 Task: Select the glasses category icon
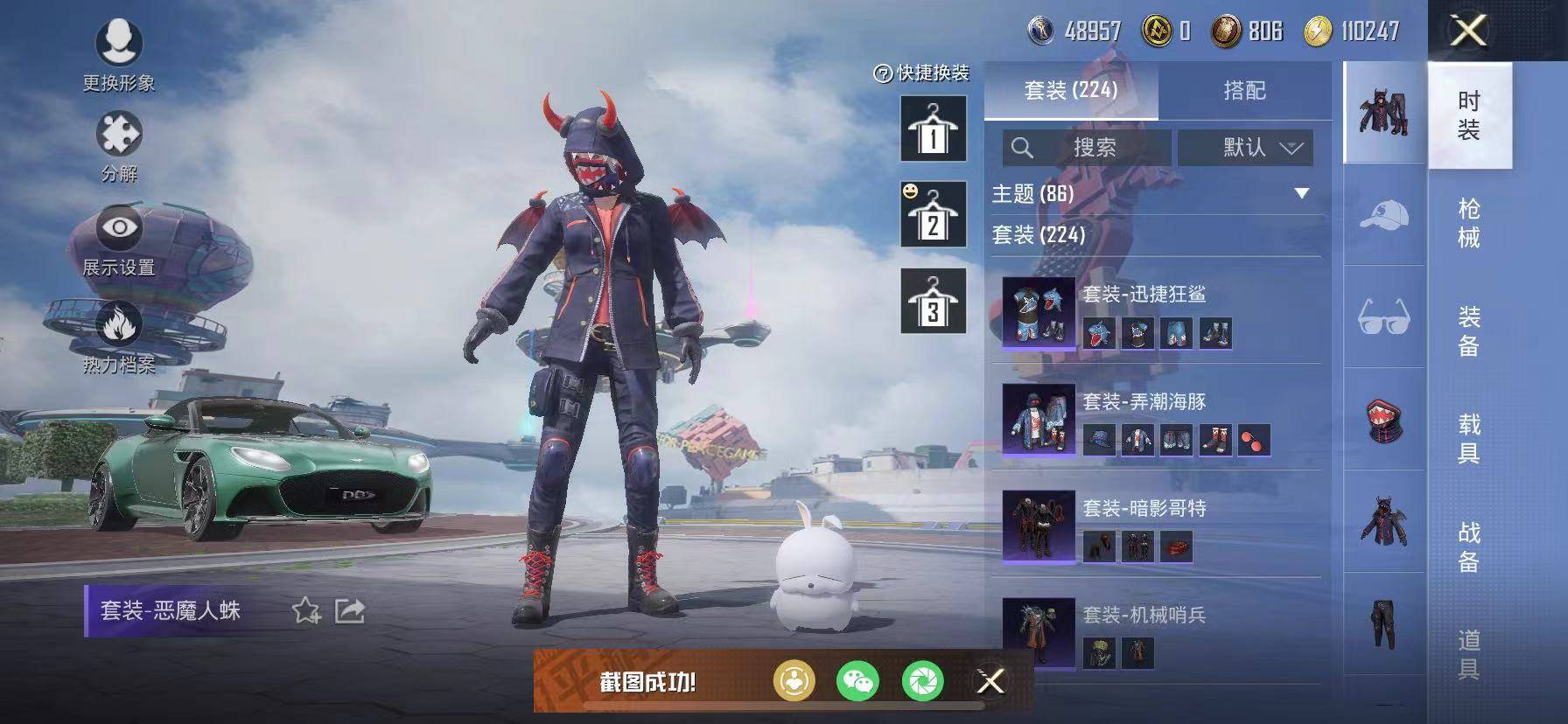point(1381,316)
